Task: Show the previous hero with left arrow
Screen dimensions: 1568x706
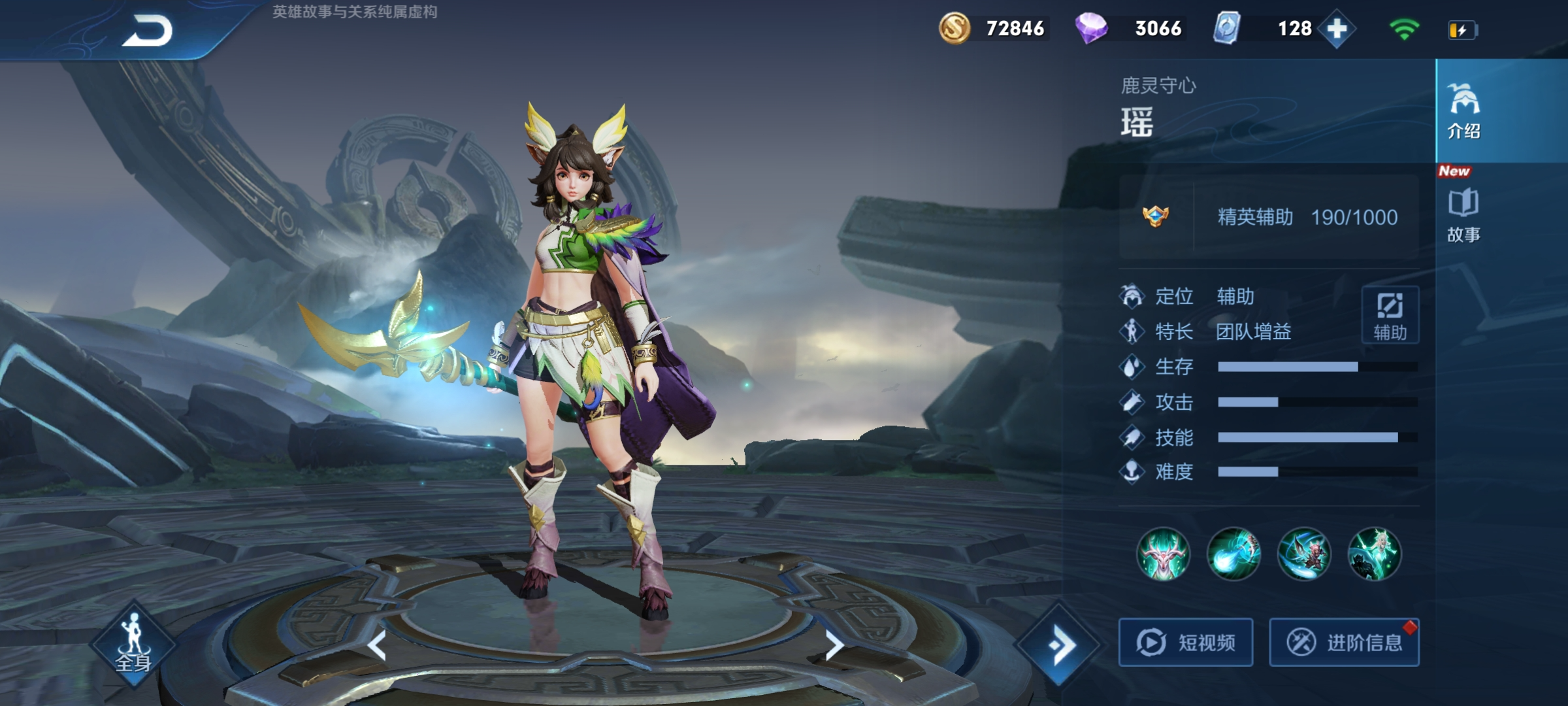Action: [377, 646]
